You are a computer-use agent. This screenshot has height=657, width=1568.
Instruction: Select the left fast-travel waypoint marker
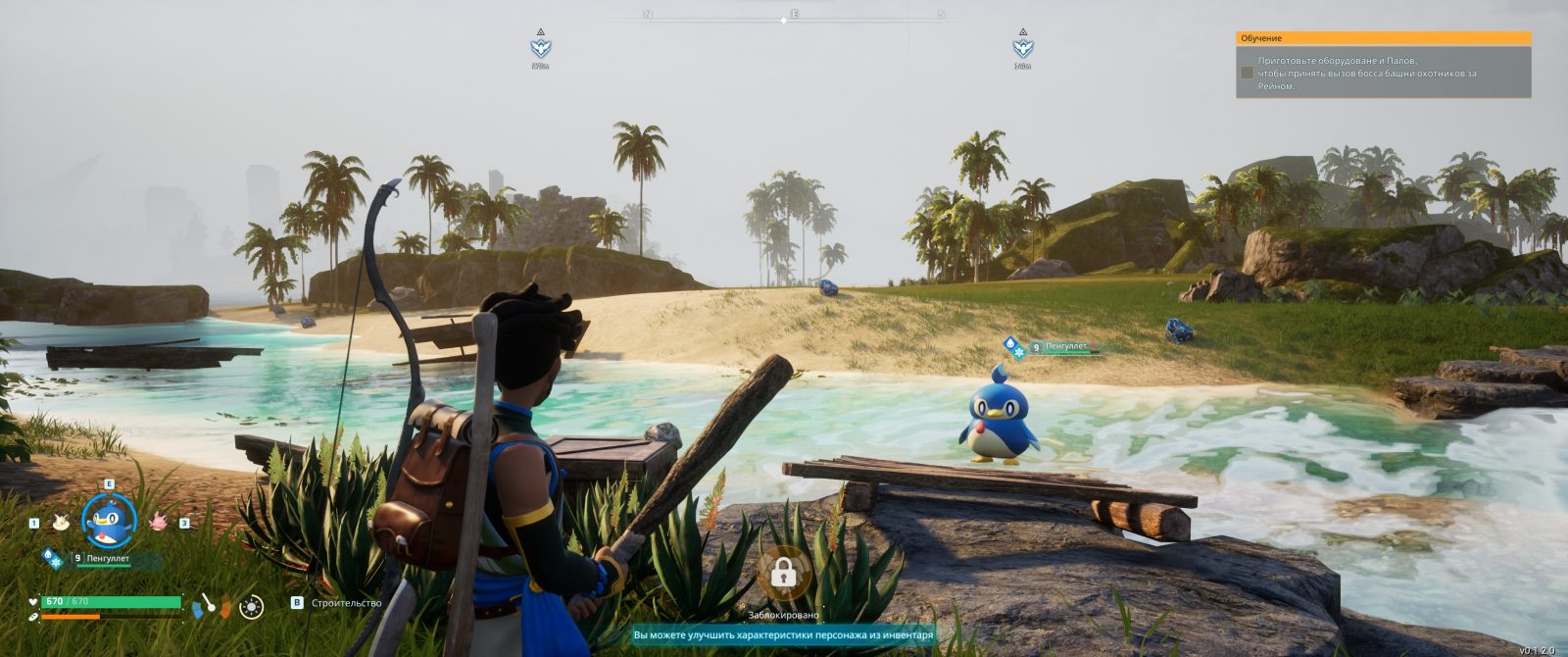540,47
